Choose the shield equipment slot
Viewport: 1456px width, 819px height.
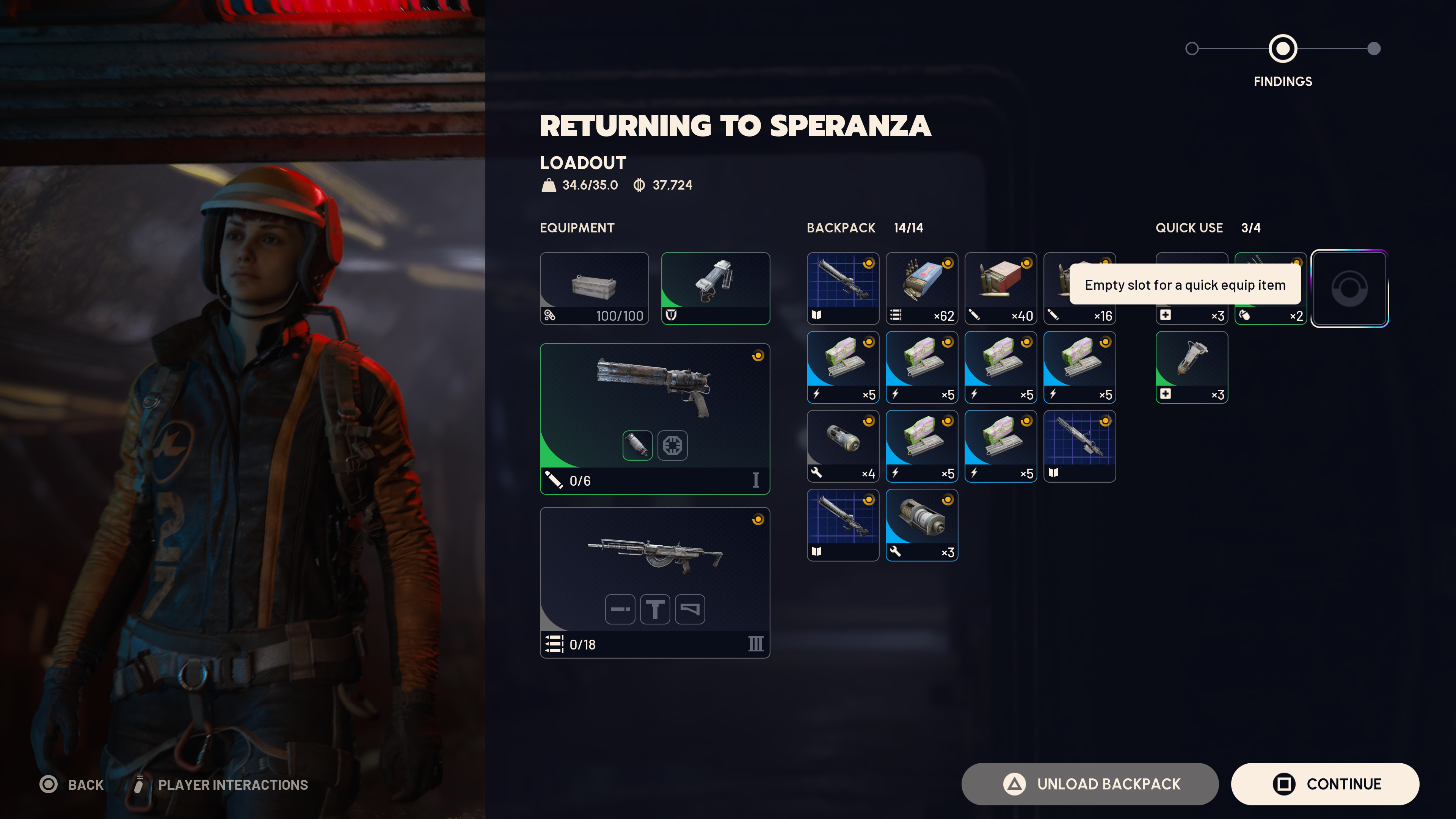(715, 288)
